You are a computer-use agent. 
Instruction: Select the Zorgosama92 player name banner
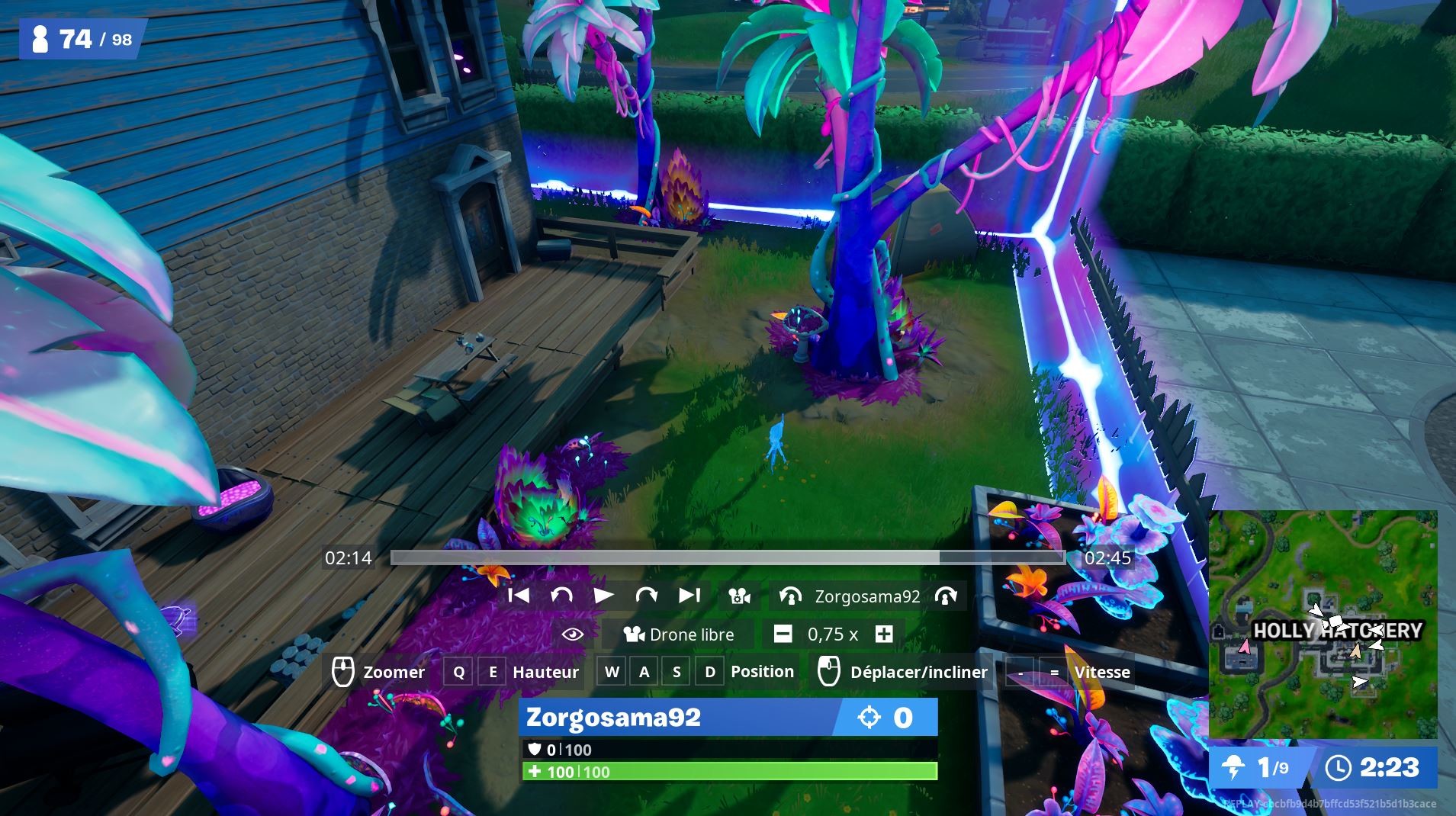pos(675,718)
